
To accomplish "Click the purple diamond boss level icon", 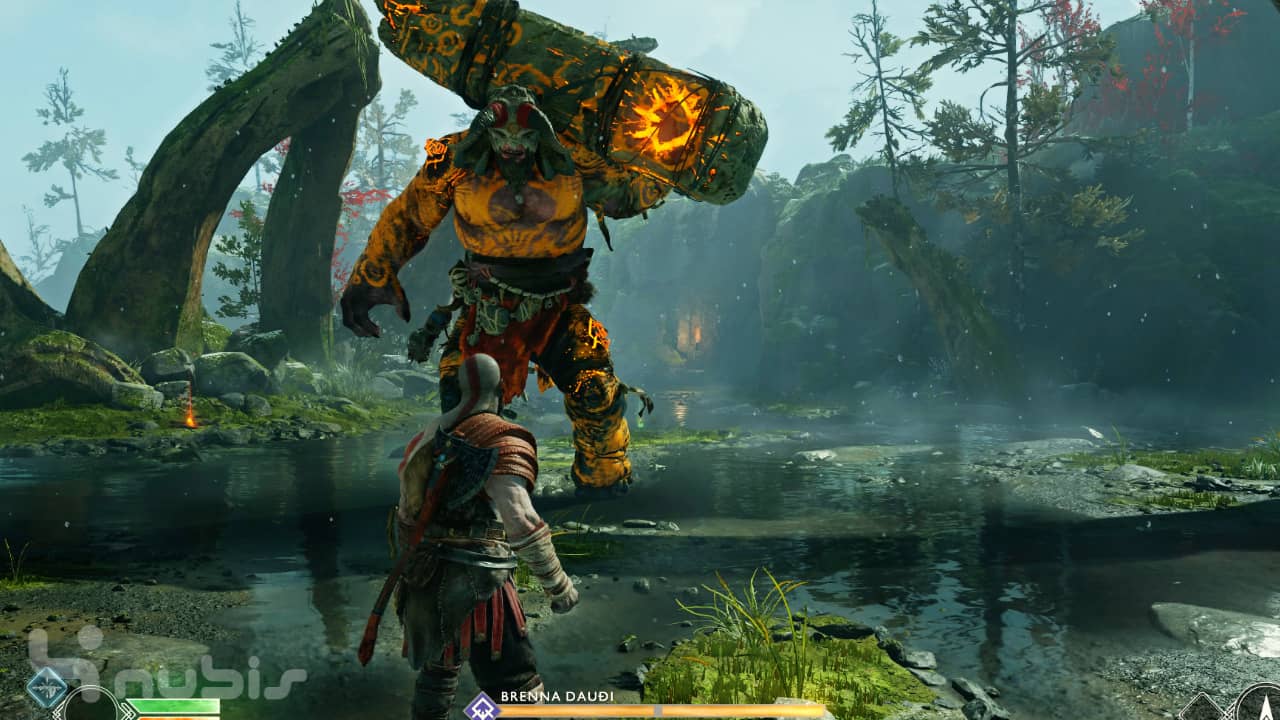I will pyautogui.click(x=481, y=707).
